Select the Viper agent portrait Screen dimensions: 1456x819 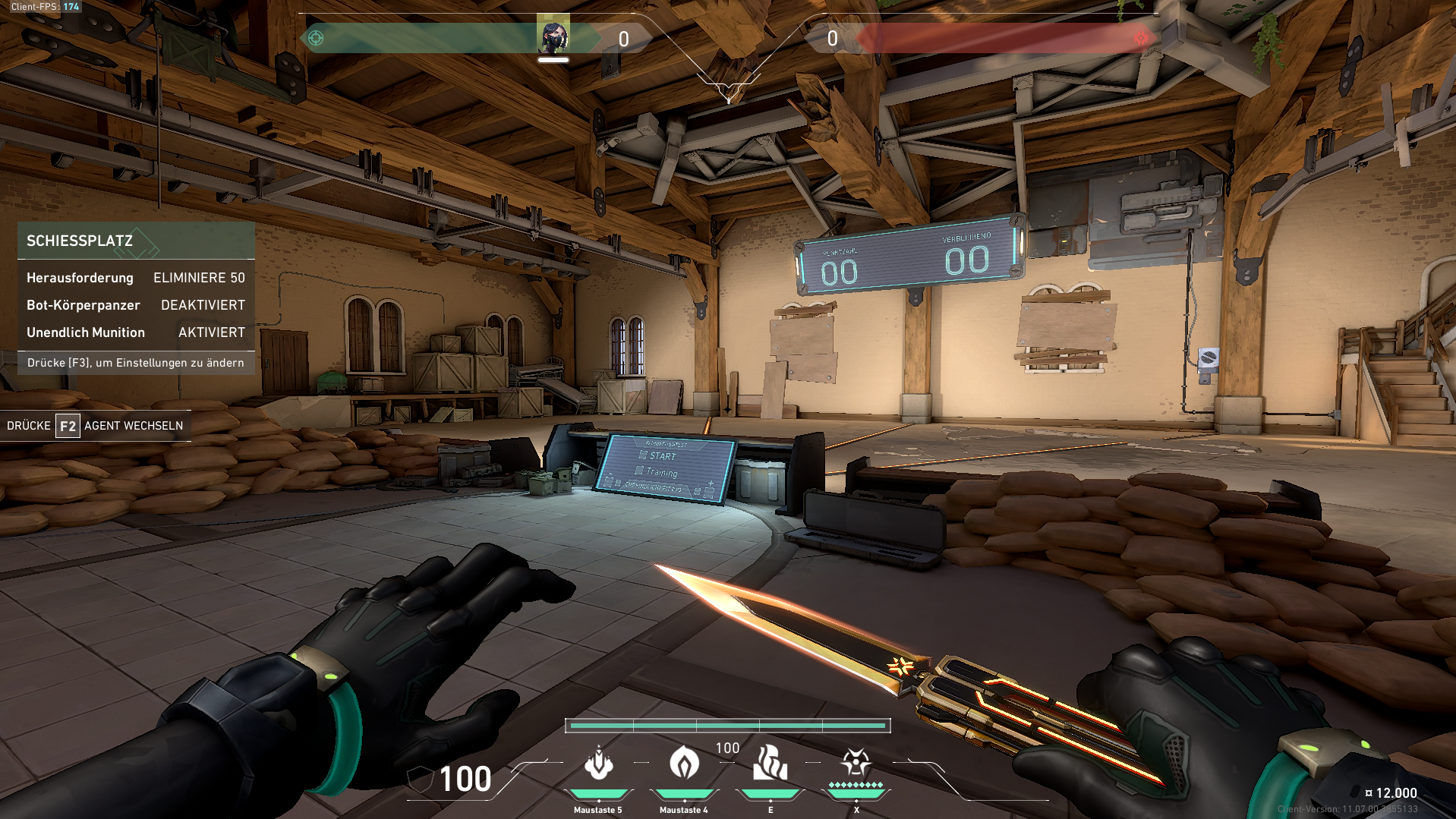coord(553,35)
